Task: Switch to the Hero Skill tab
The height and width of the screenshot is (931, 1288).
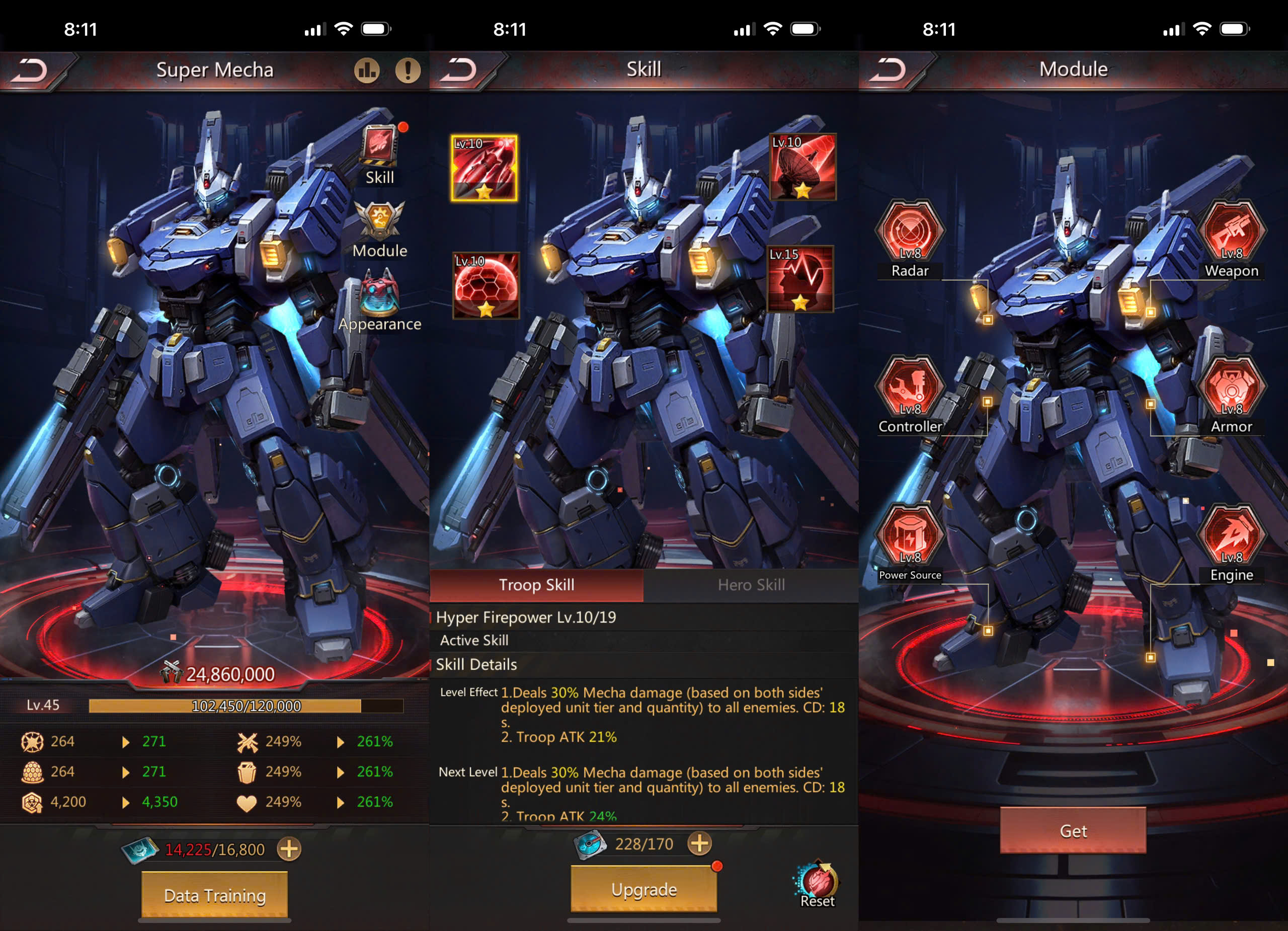Action: click(x=751, y=585)
